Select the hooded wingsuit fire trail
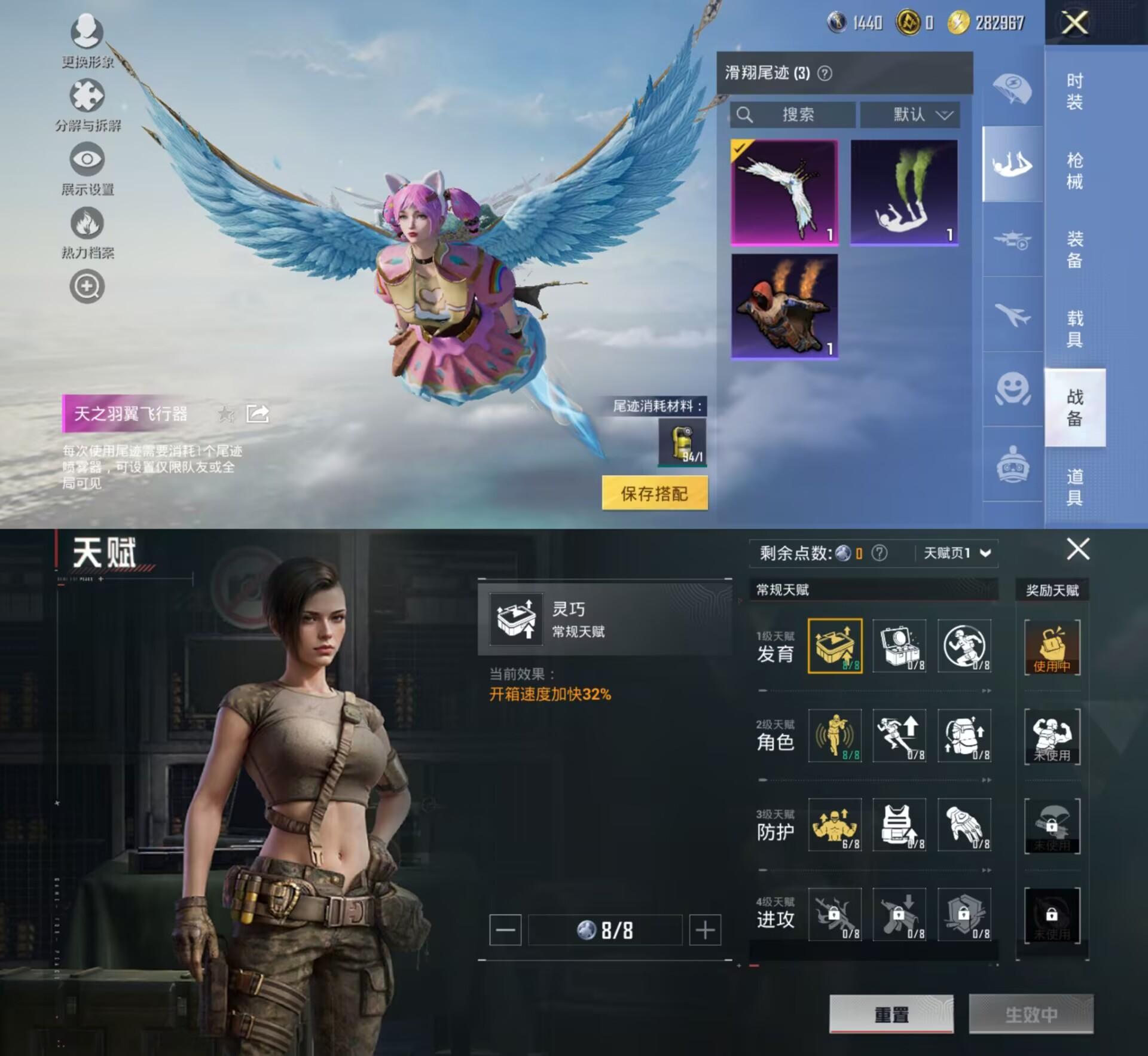This screenshot has height=1056, width=1148. pyautogui.click(x=784, y=306)
